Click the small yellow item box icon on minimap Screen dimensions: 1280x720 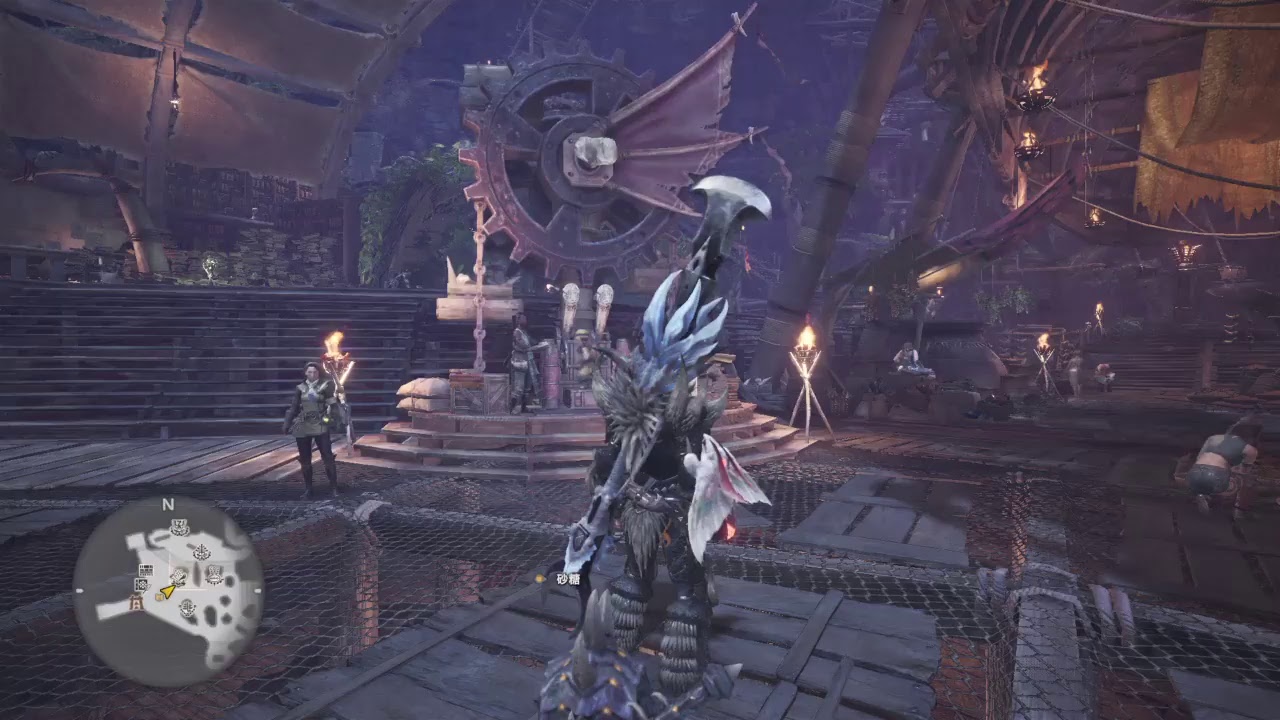[159, 597]
